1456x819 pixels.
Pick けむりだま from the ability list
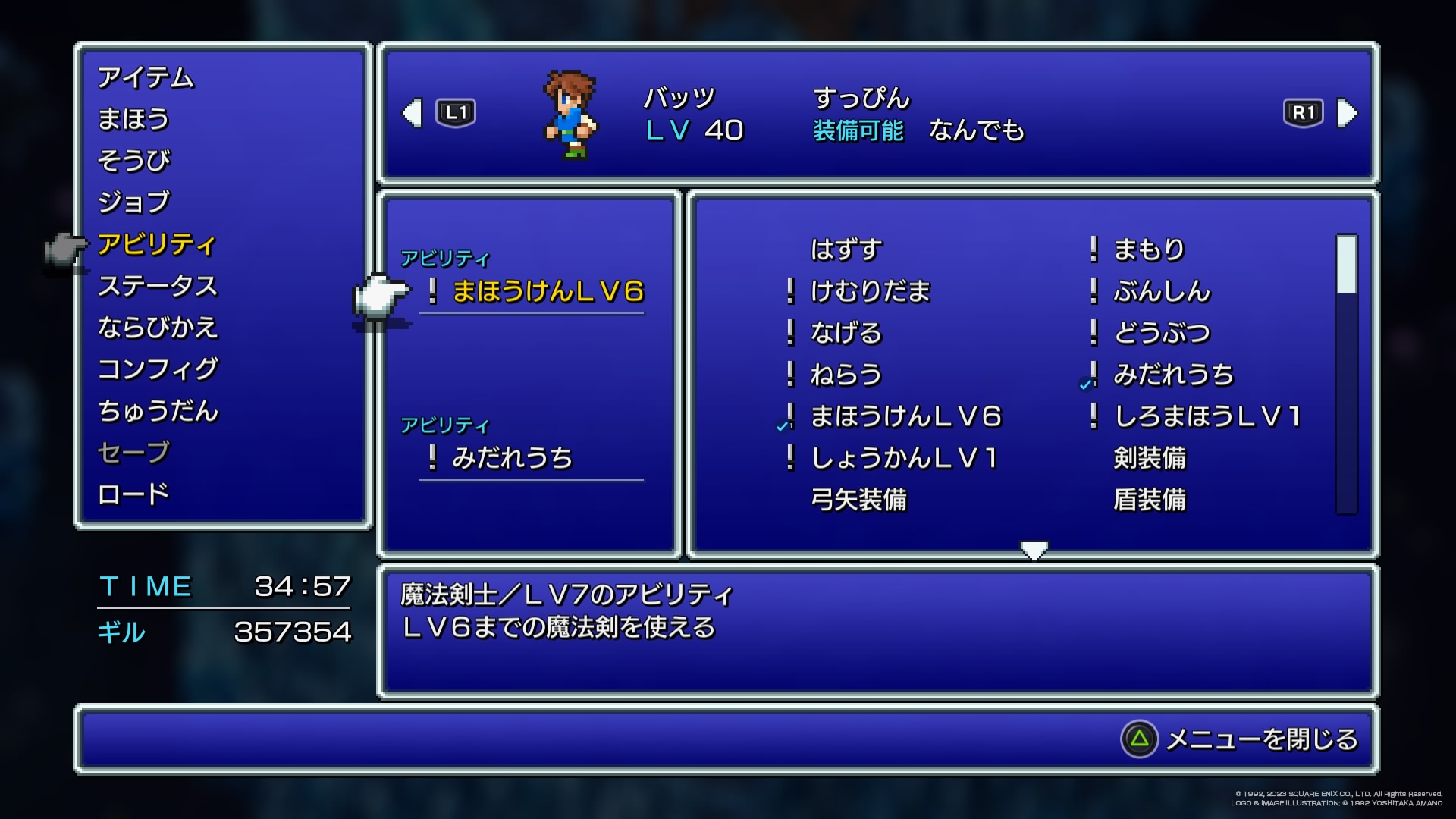point(870,291)
